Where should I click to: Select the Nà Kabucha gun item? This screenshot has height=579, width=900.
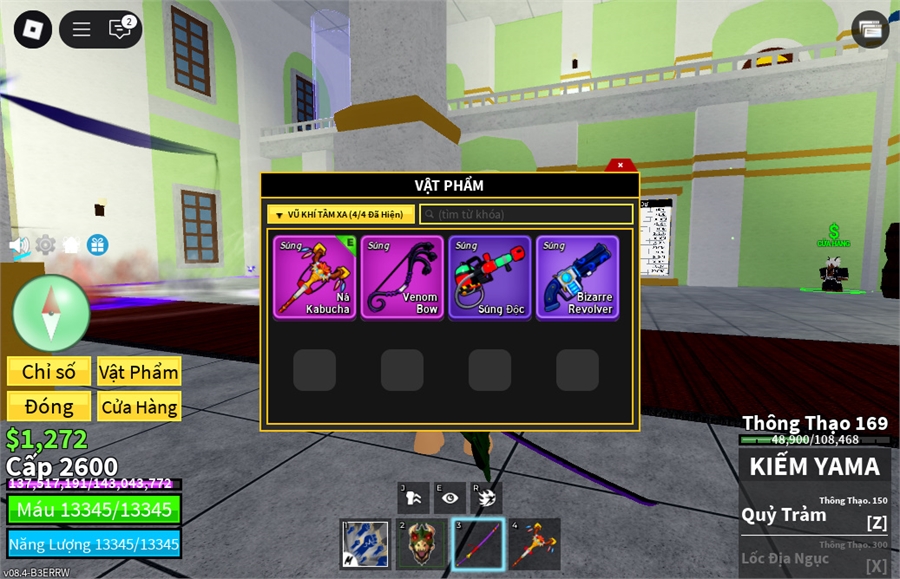[x=315, y=277]
